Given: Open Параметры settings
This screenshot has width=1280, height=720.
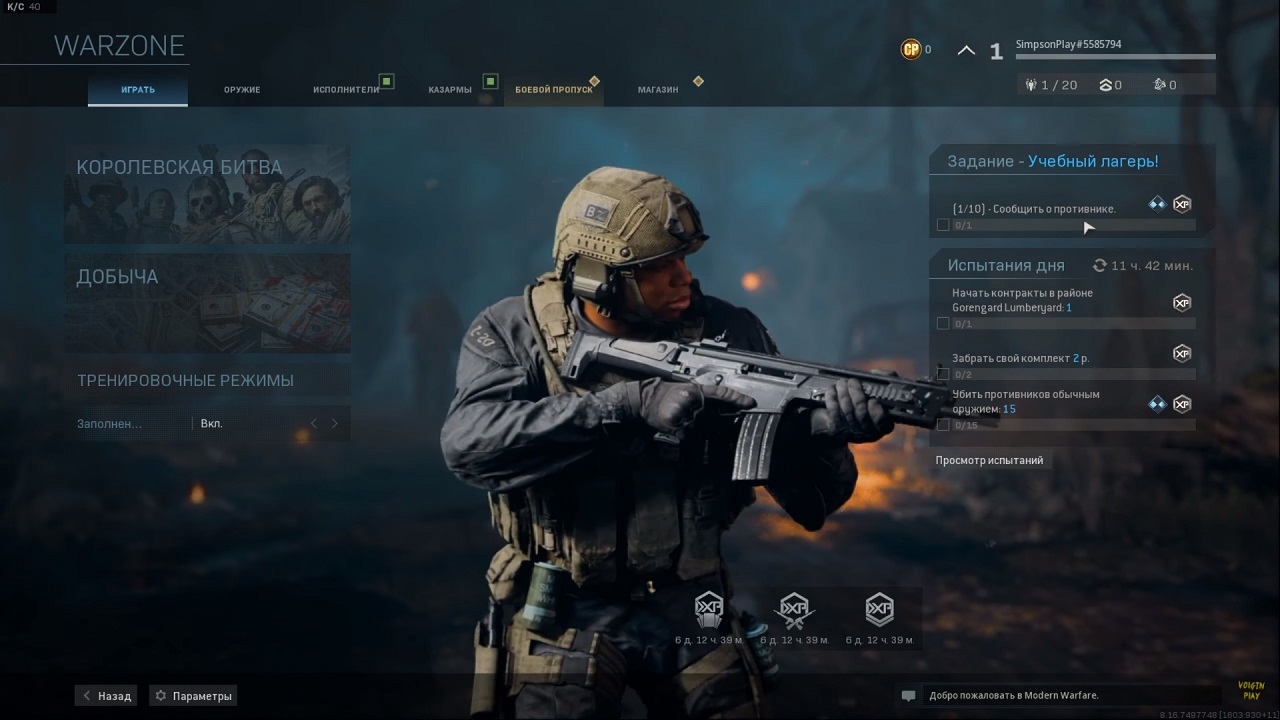Looking at the screenshot, I should tap(193, 696).
